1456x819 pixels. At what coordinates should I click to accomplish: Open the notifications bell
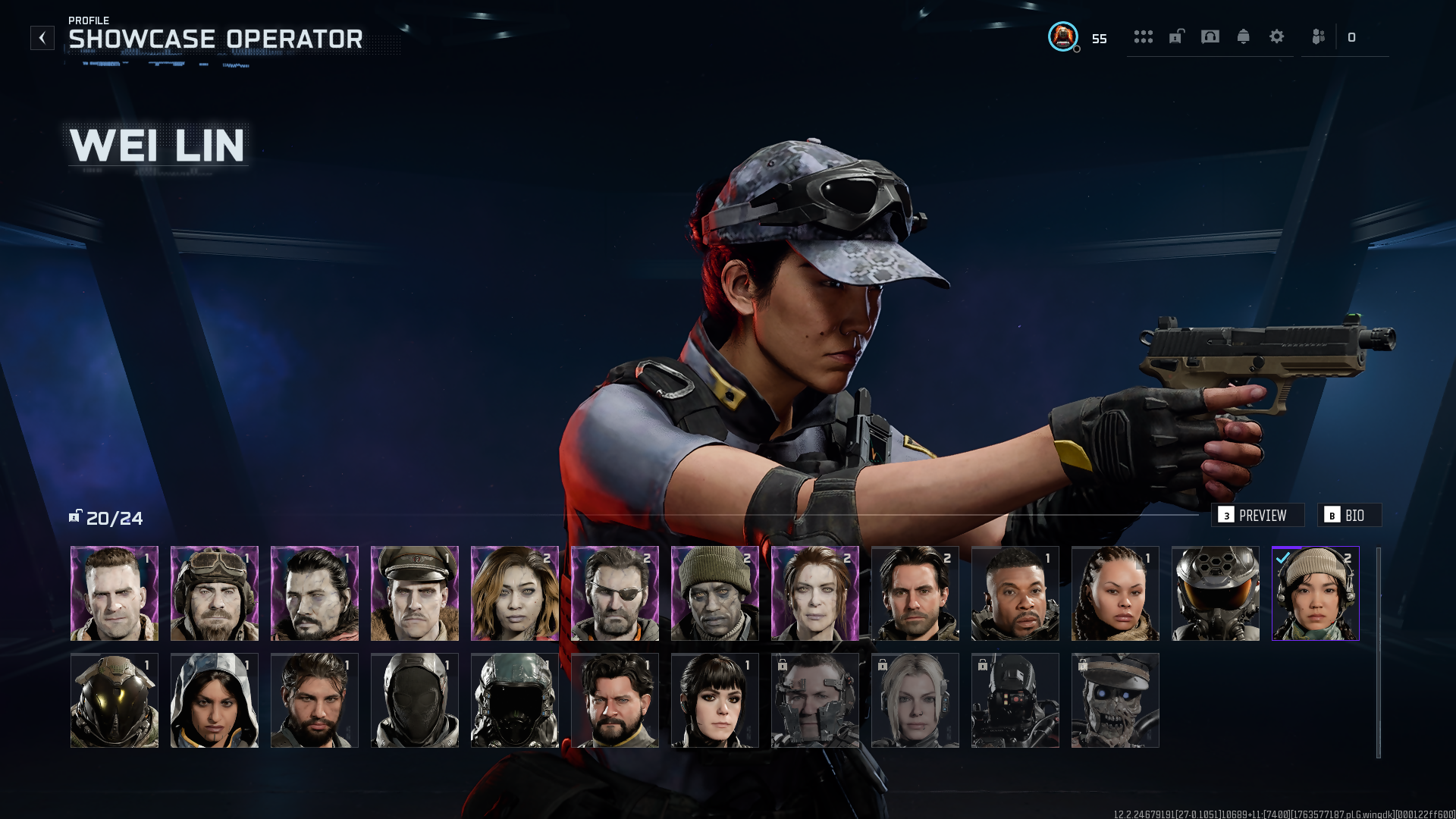[x=1244, y=37]
